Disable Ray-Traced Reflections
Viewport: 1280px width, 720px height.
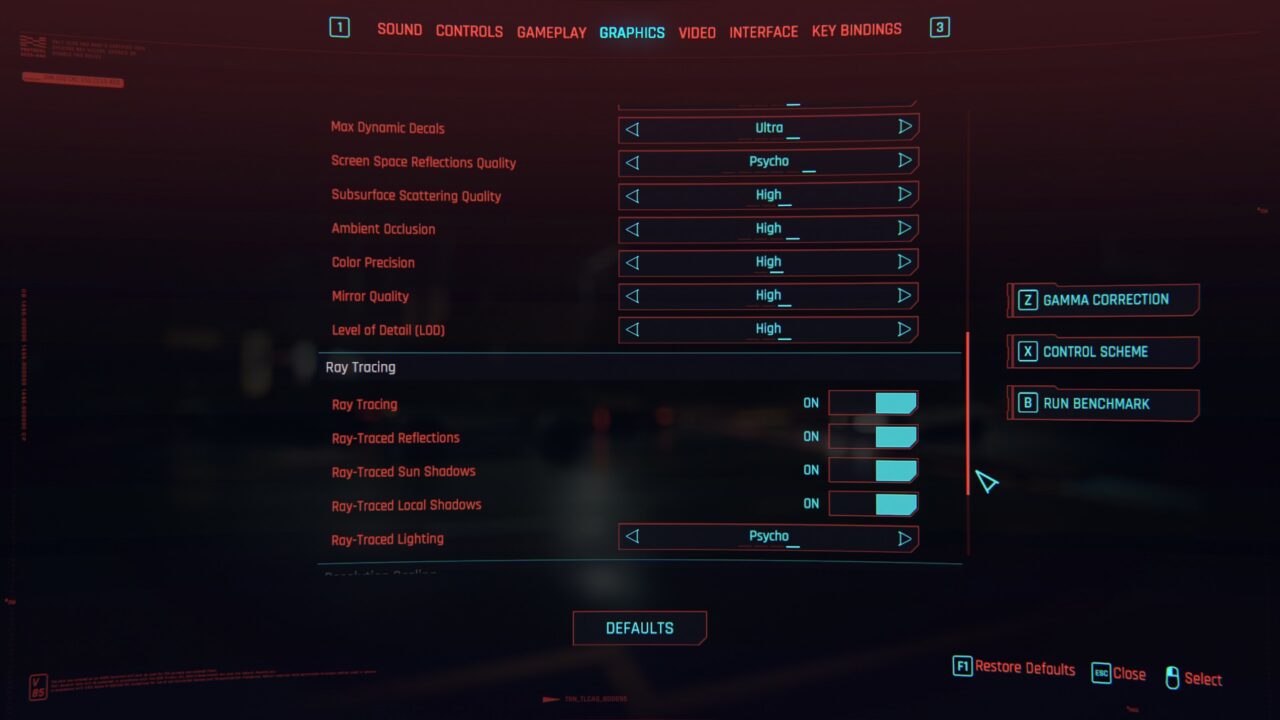pyautogui.click(x=873, y=436)
